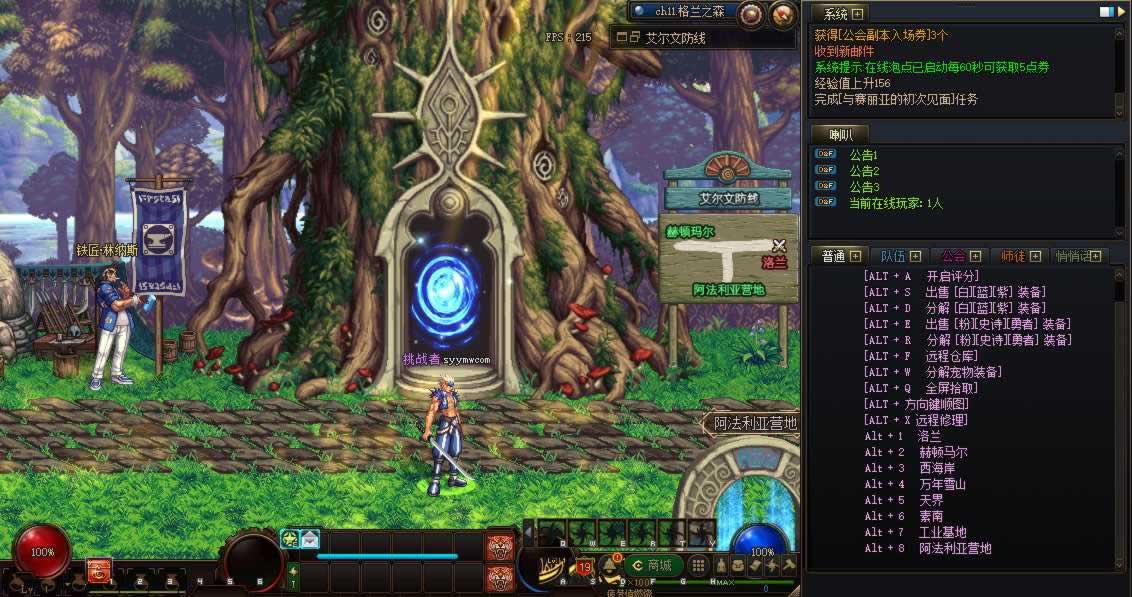This screenshot has height=597, width=1132.
Task: Expand the plus box beside 系统
Action: [857, 13]
